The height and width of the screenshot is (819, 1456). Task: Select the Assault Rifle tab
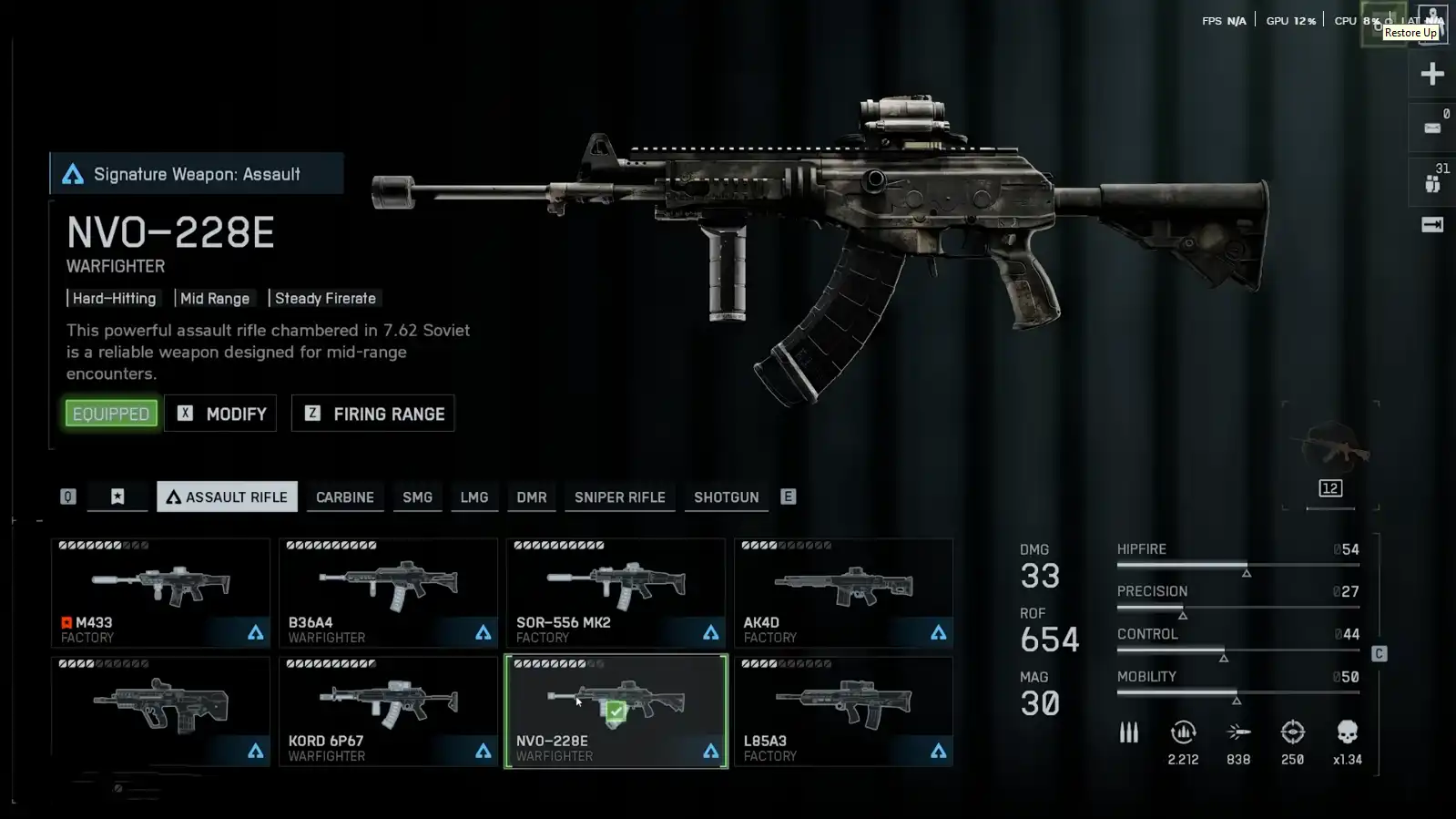click(227, 497)
